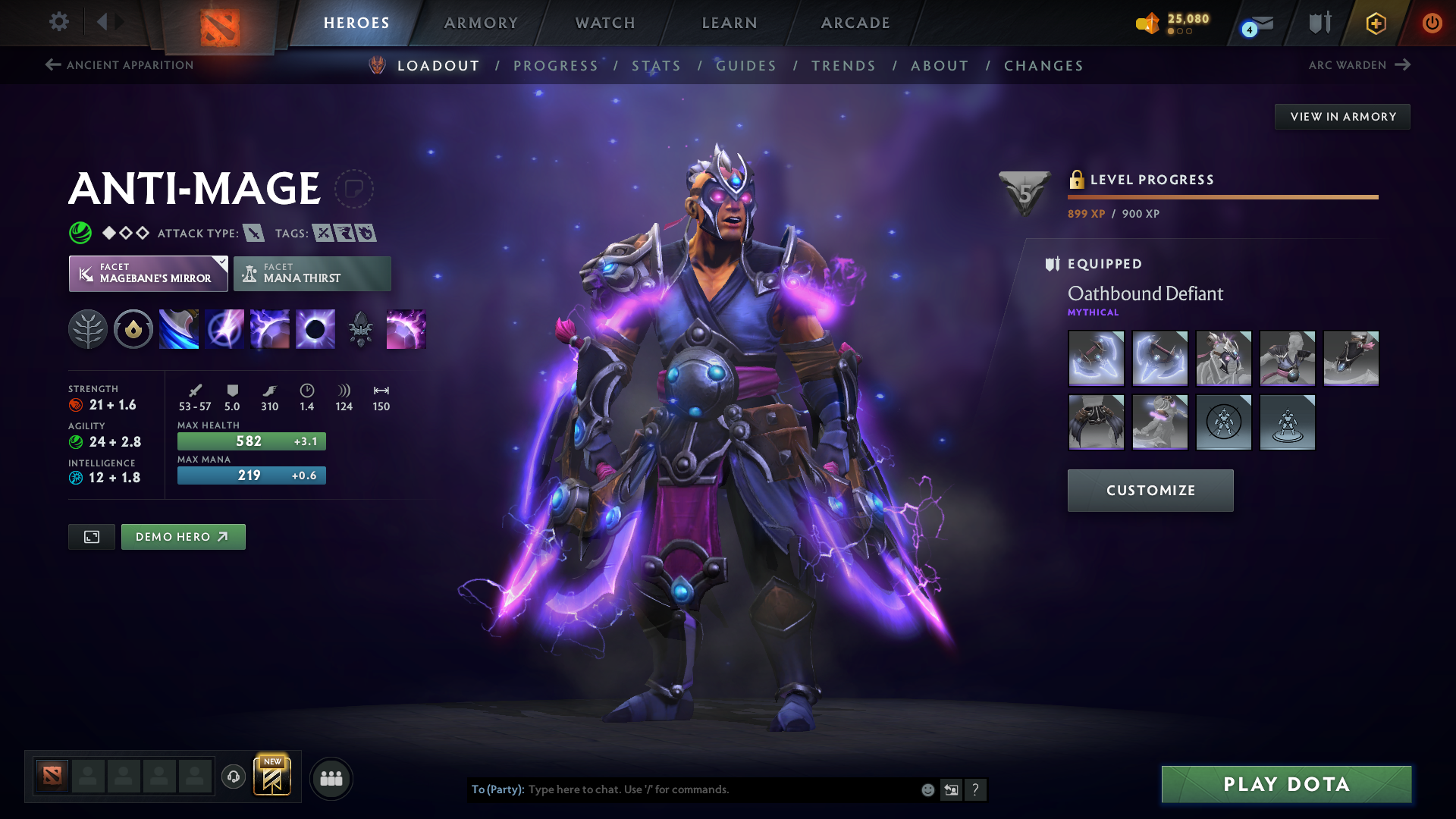Click the XP level progress bar
The image size is (1456, 819).
click(1222, 196)
